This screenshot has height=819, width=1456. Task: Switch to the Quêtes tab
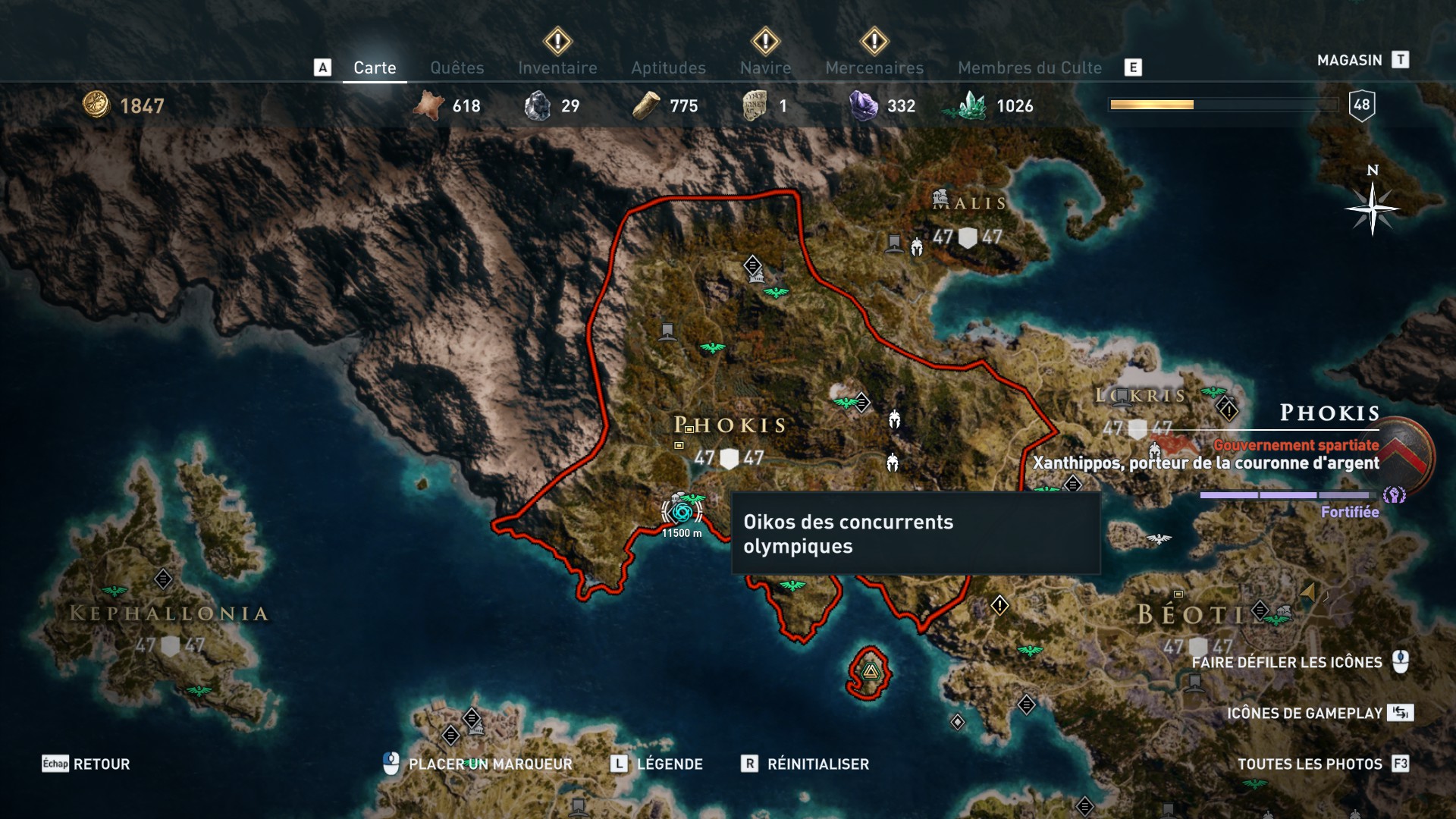coord(457,68)
